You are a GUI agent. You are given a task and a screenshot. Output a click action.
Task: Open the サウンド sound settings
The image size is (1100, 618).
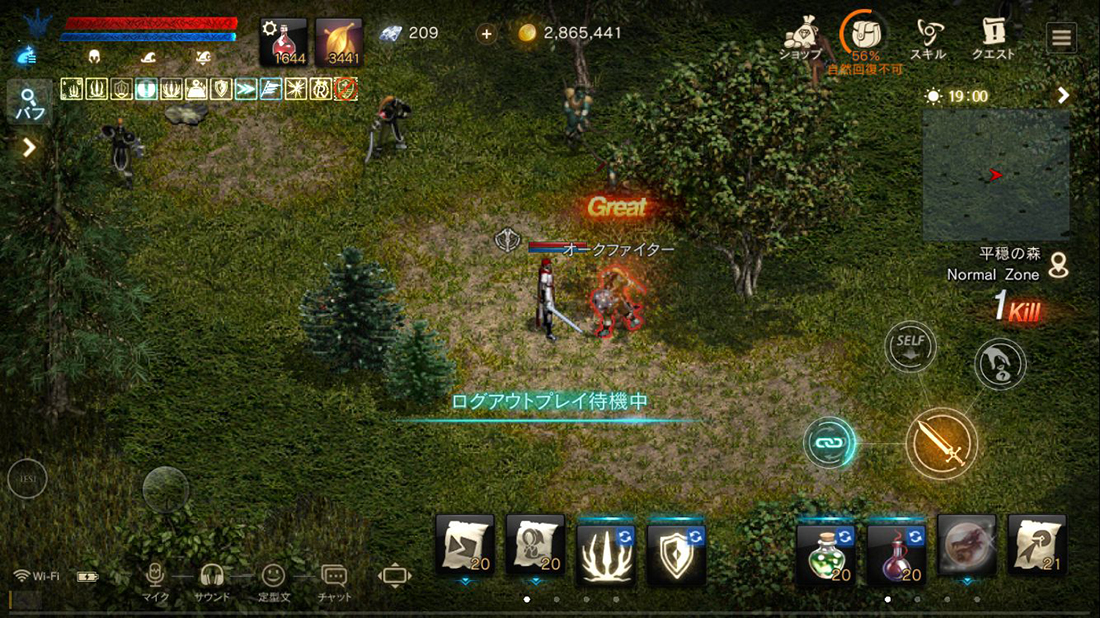(211, 580)
